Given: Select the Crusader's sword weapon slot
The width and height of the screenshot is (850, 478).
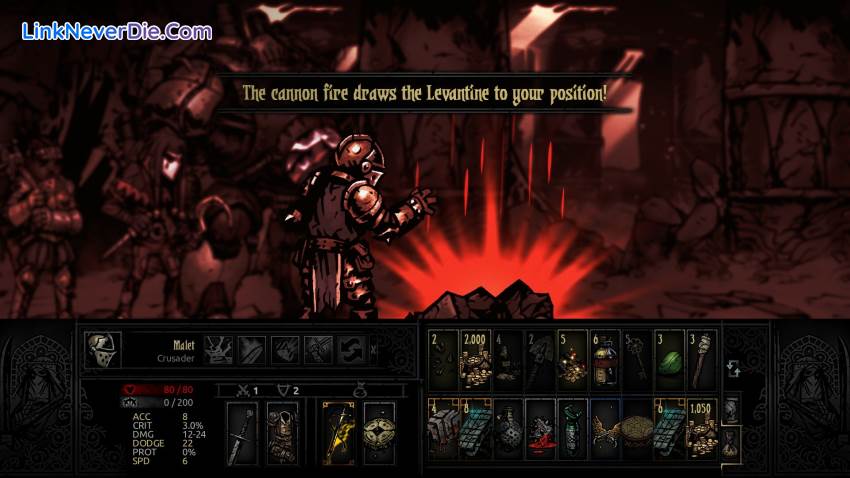Looking at the screenshot, I should coord(243,430).
